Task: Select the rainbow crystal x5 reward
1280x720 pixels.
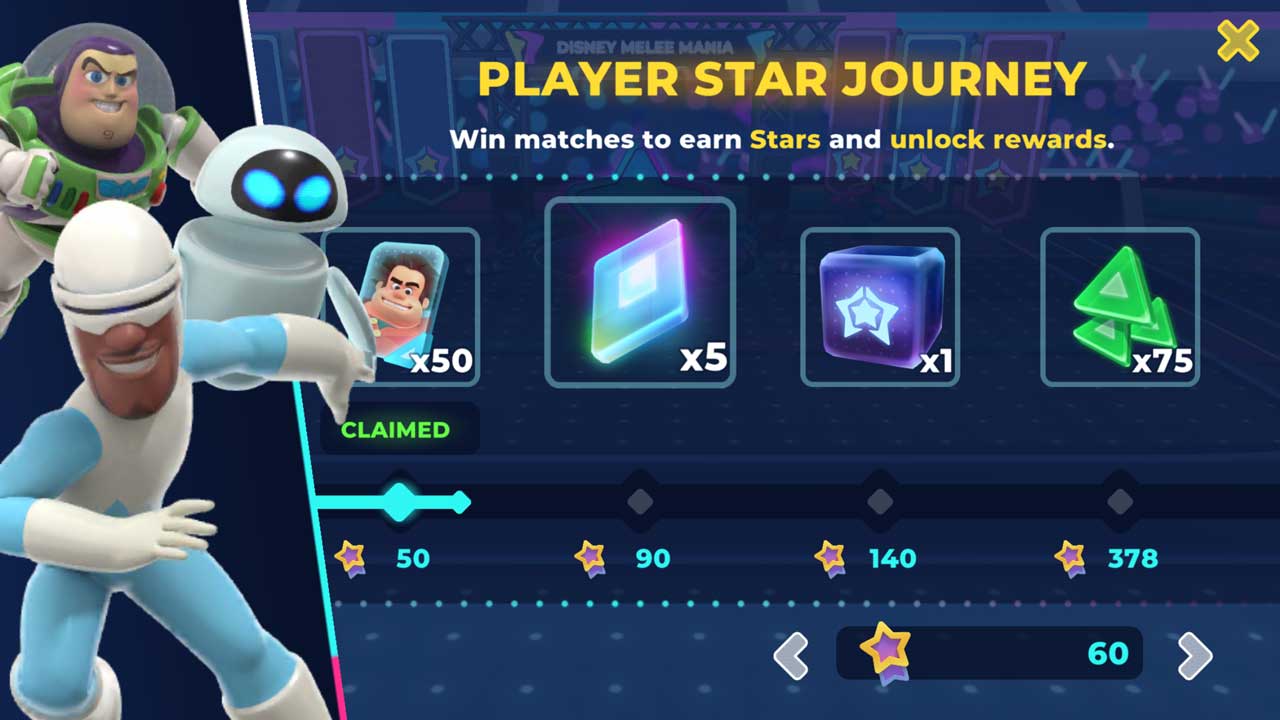Action: [x=640, y=292]
